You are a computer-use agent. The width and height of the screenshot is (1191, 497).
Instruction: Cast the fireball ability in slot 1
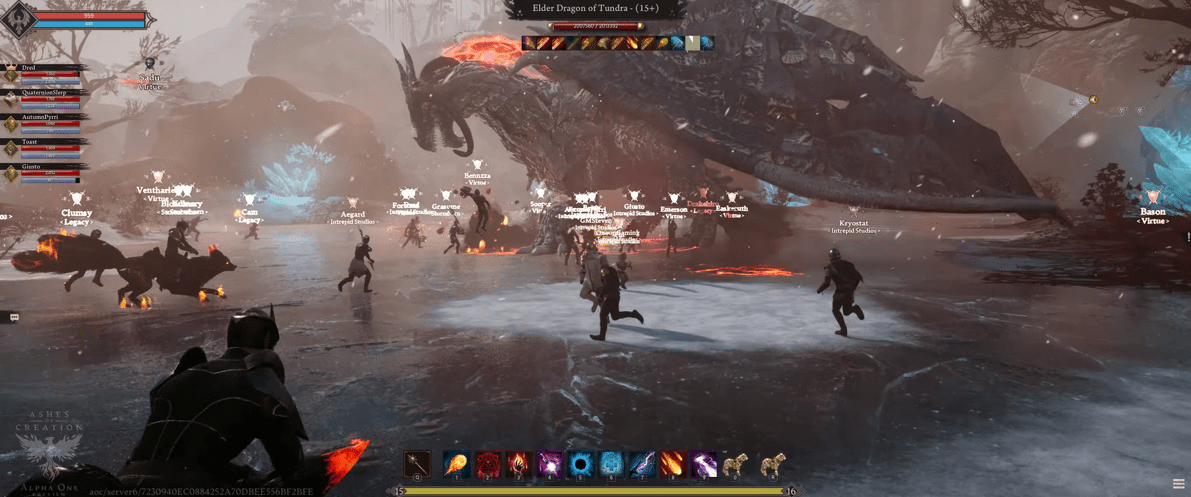point(456,464)
